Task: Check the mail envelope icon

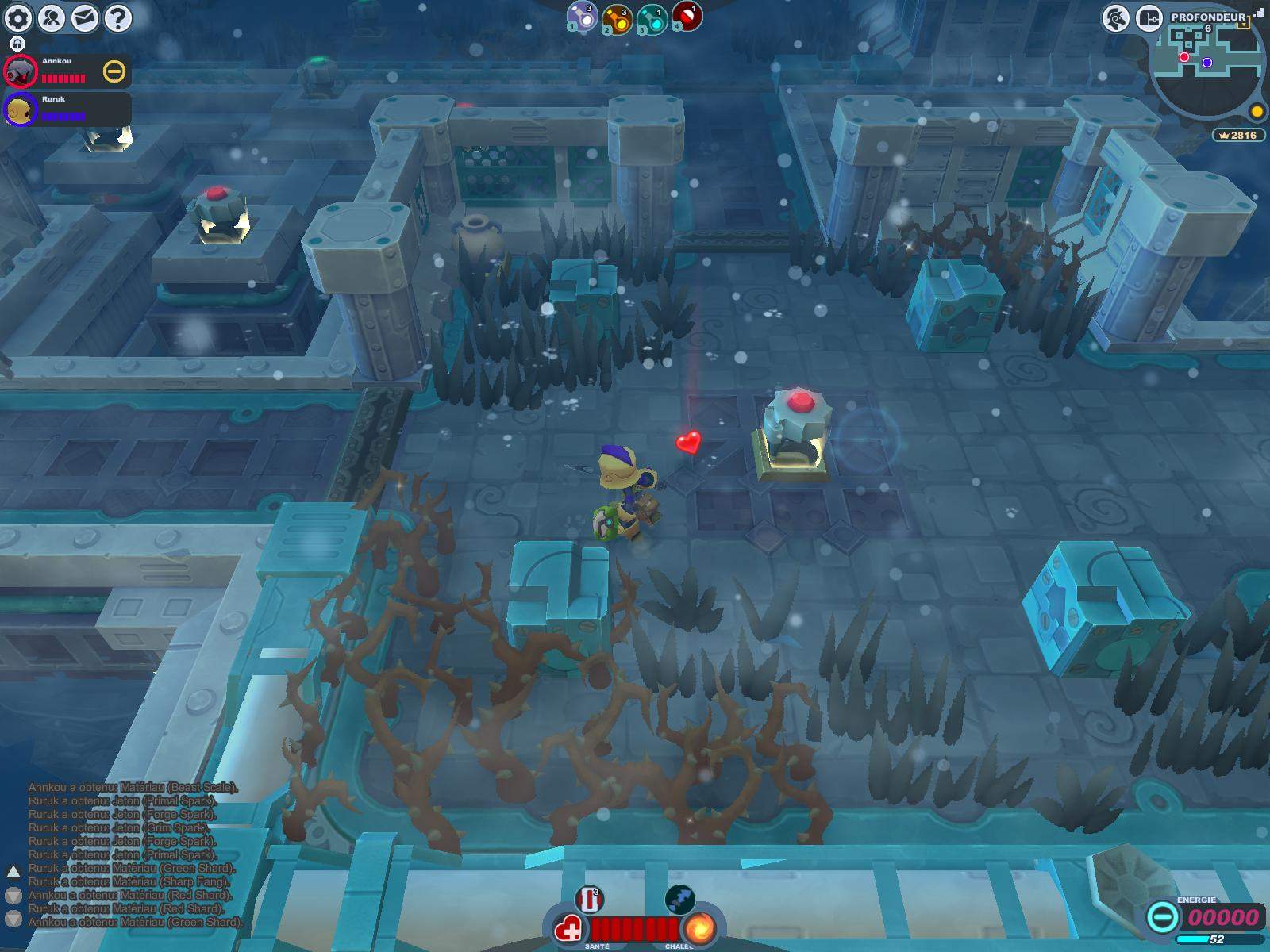Action: click(x=85, y=17)
